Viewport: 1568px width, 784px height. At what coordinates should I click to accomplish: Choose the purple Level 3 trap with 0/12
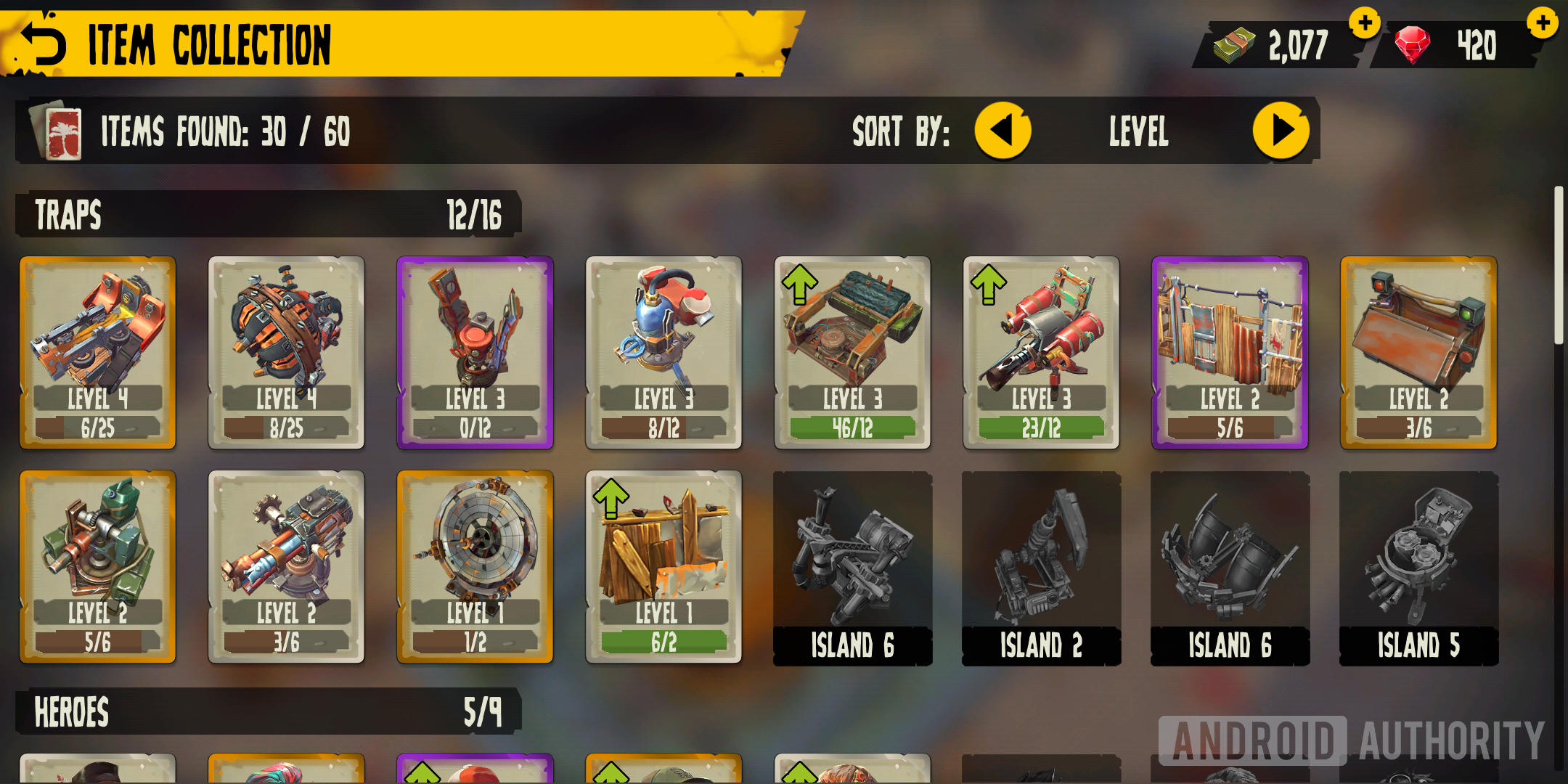[x=475, y=352]
